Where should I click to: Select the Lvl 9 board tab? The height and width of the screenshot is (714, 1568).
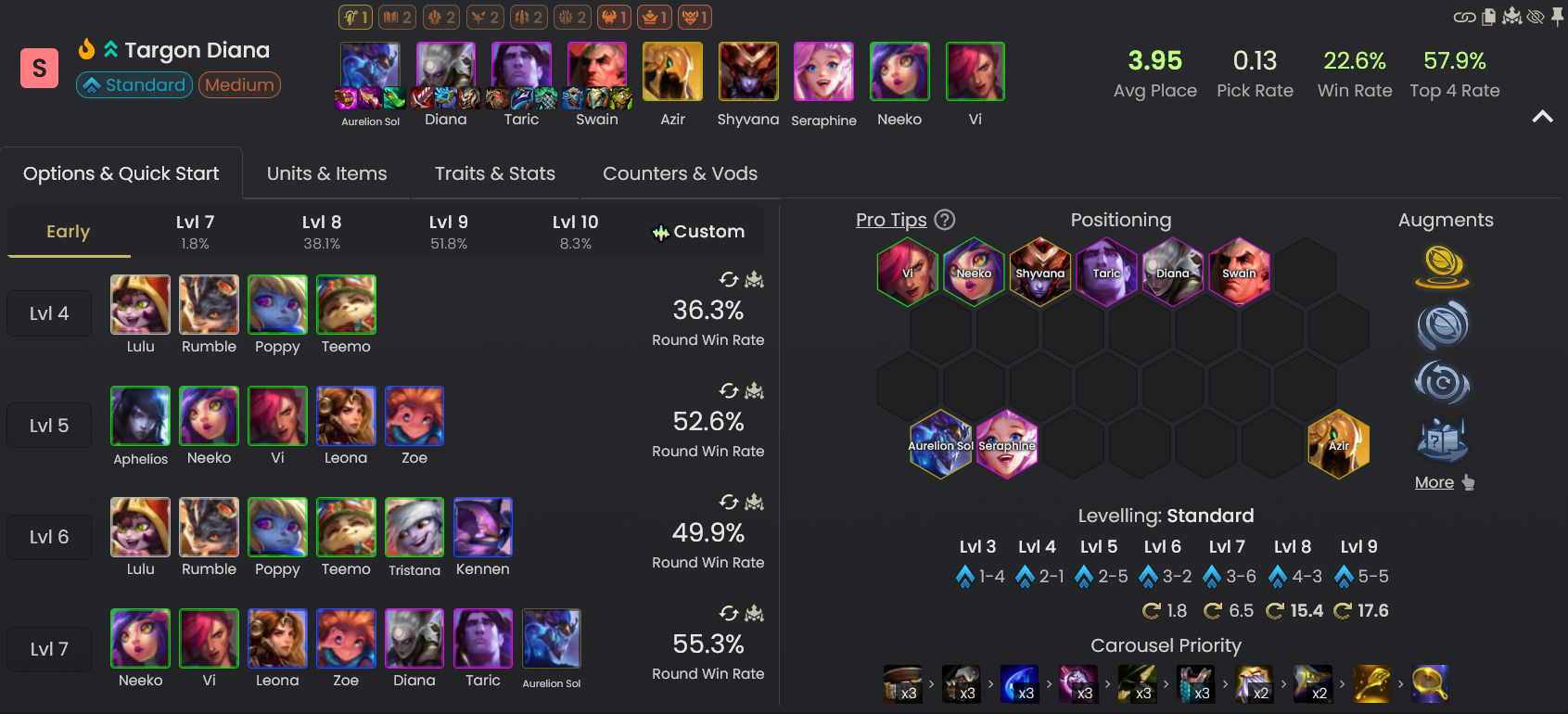(449, 230)
